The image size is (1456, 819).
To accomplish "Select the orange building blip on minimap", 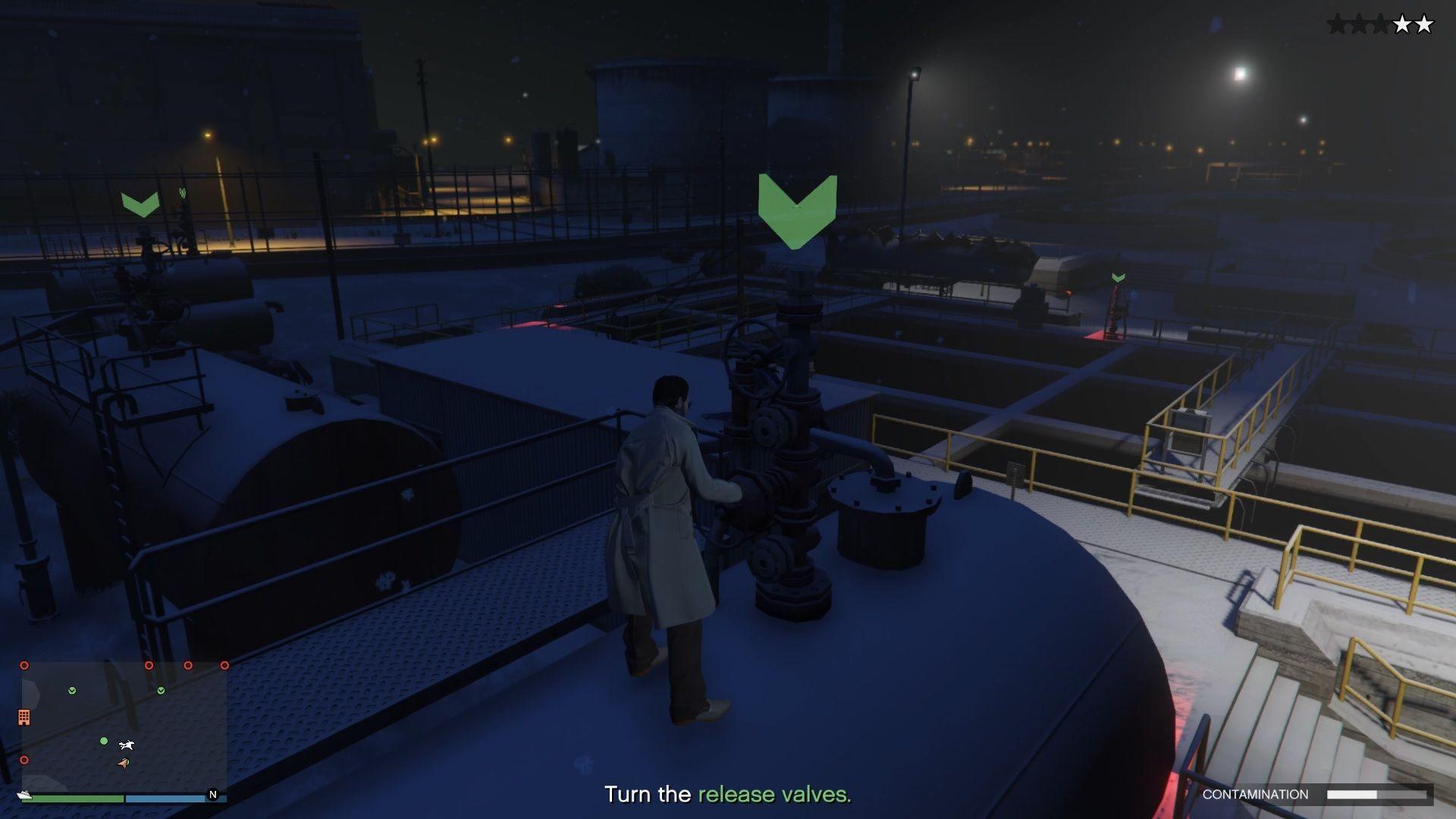I will [x=24, y=717].
